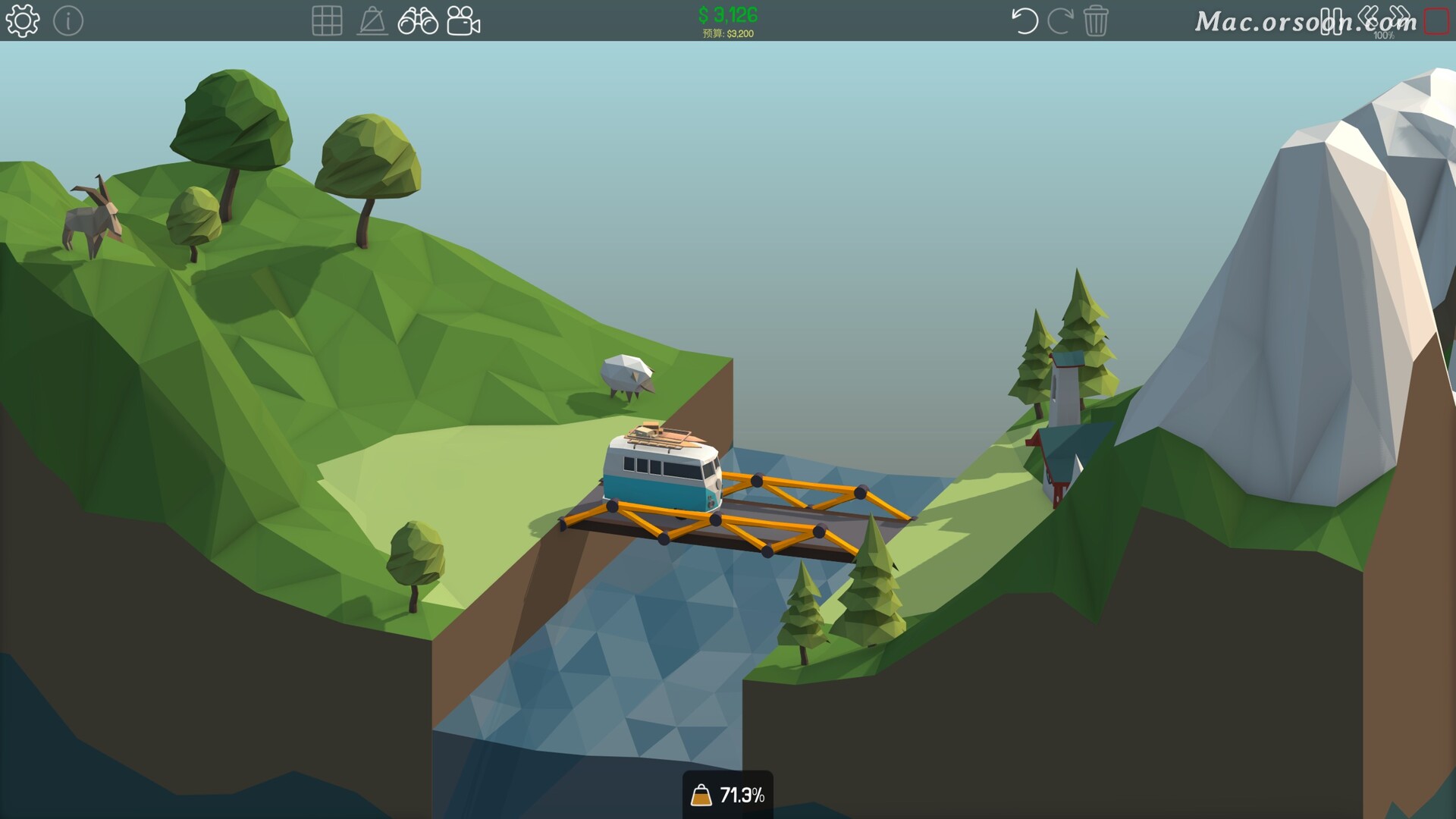The width and height of the screenshot is (1456, 819).
Task: Click the delete trash can icon
Action: (x=1096, y=20)
